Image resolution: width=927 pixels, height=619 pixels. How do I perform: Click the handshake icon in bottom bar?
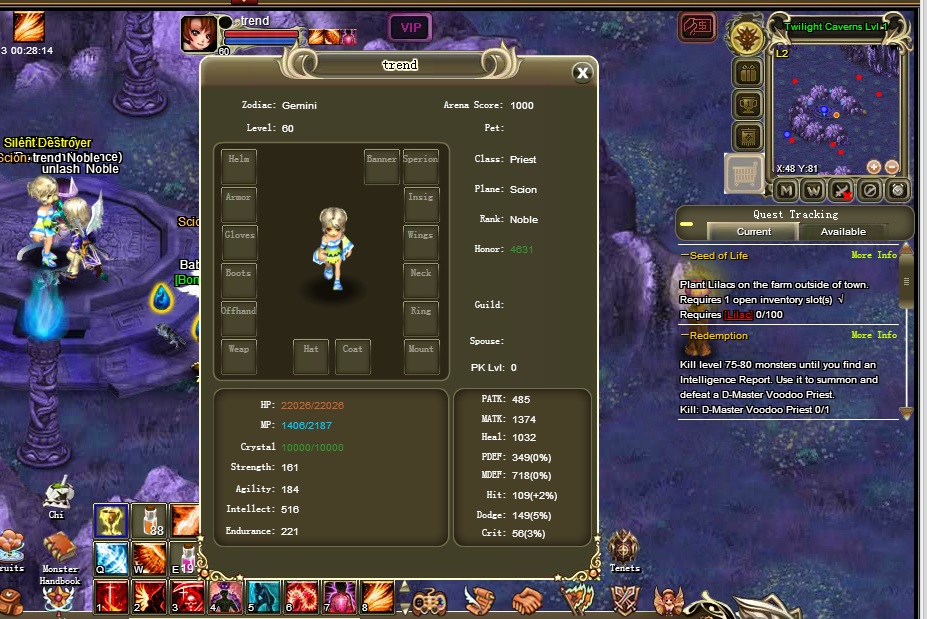tap(527, 599)
